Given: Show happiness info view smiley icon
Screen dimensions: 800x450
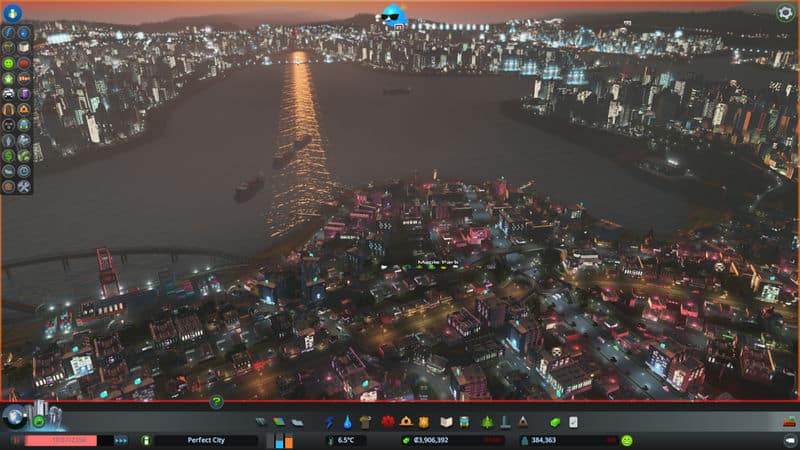Looking at the screenshot, I should 627,440.
